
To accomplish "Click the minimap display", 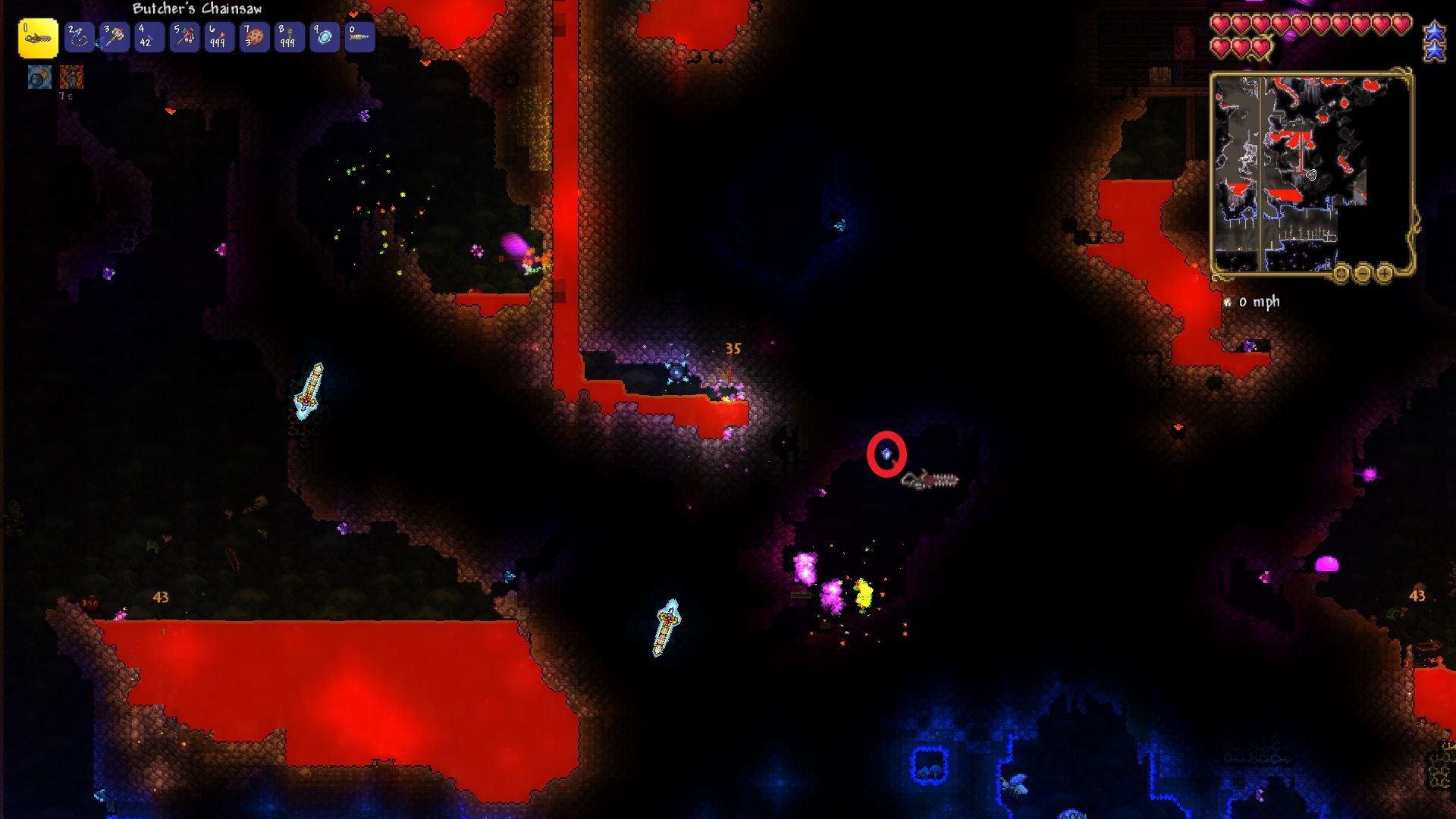I will pyautogui.click(x=1310, y=173).
